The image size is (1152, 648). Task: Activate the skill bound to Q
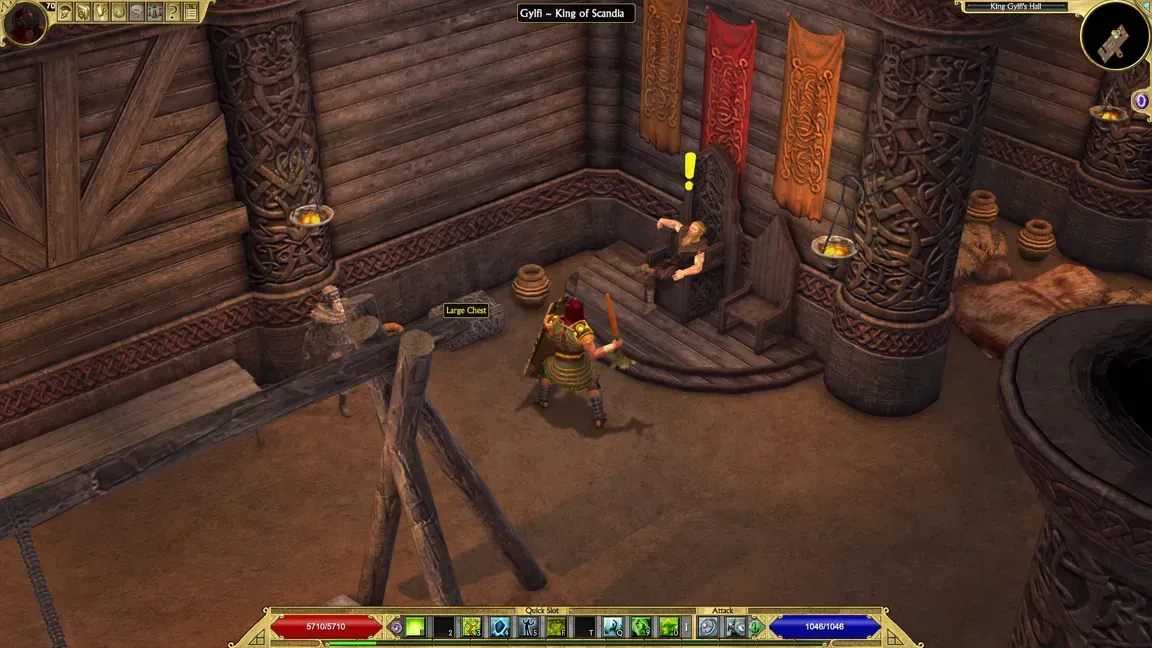pos(612,627)
